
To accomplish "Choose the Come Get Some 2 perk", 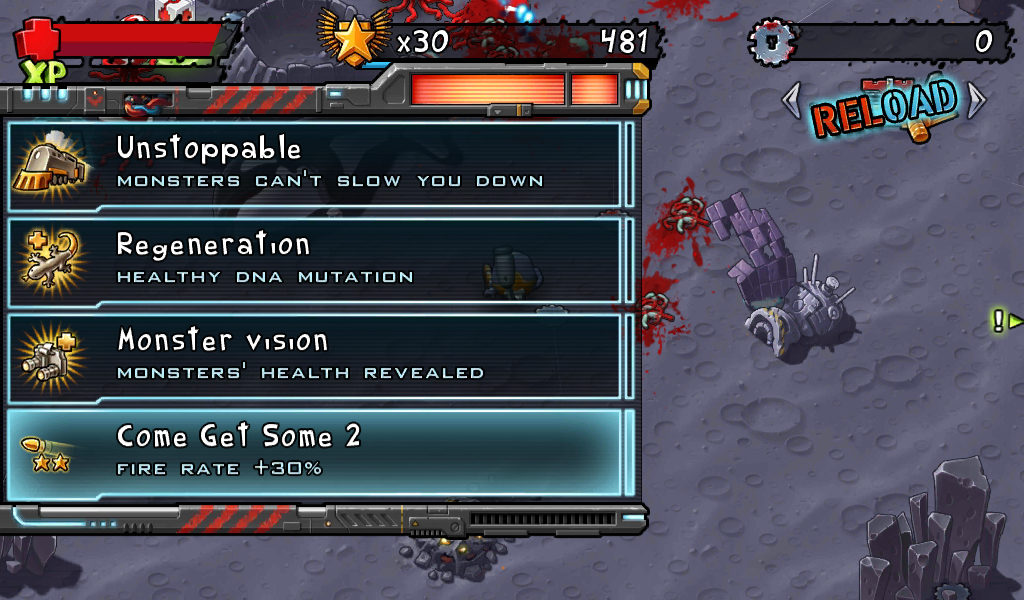I will (320, 452).
